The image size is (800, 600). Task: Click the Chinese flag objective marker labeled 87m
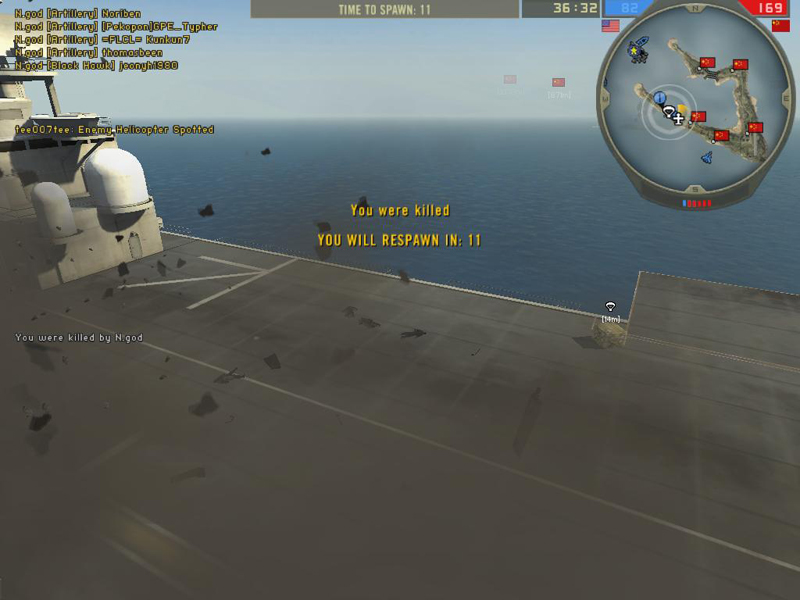(558, 83)
